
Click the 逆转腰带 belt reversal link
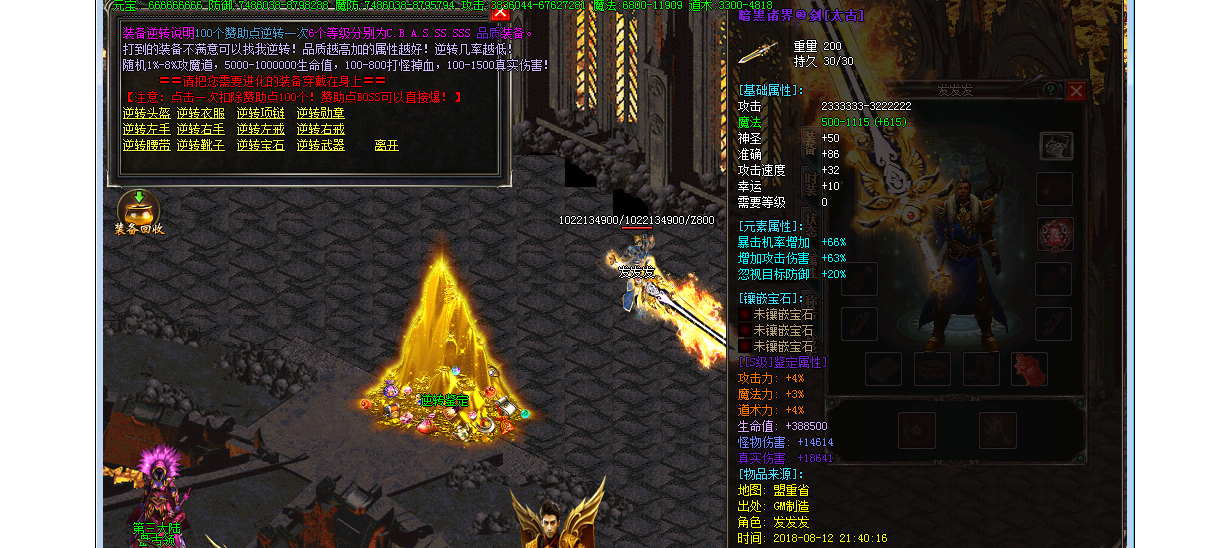point(146,145)
